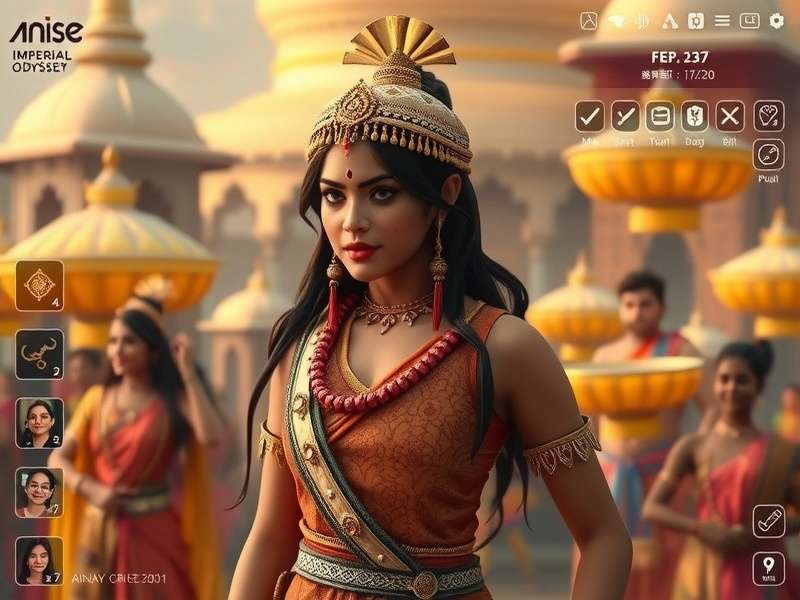Click the triangle letter A icon
Viewport: 800px width, 600px height.
(670, 21)
